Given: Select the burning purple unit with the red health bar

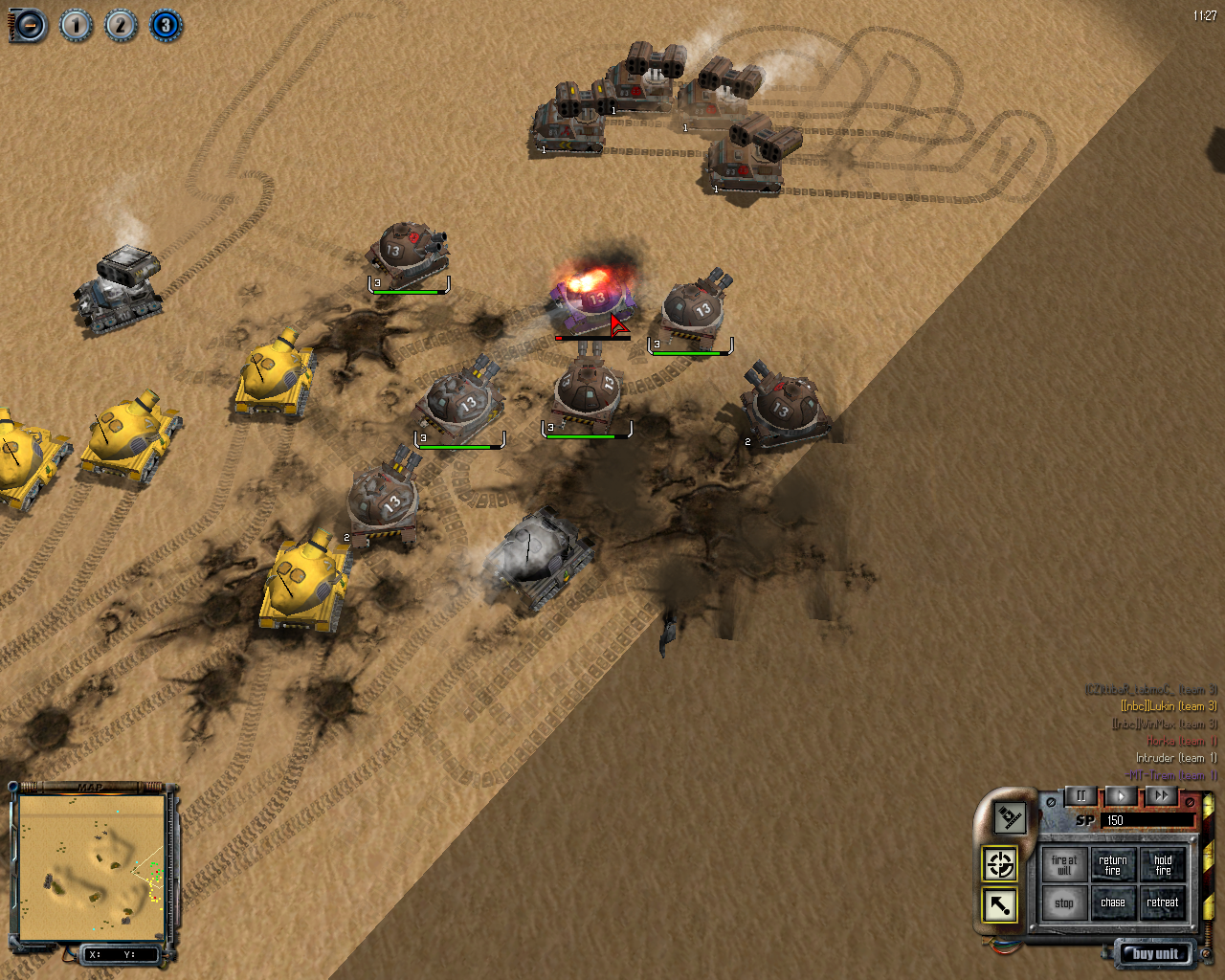Looking at the screenshot, I should point(593,299).
